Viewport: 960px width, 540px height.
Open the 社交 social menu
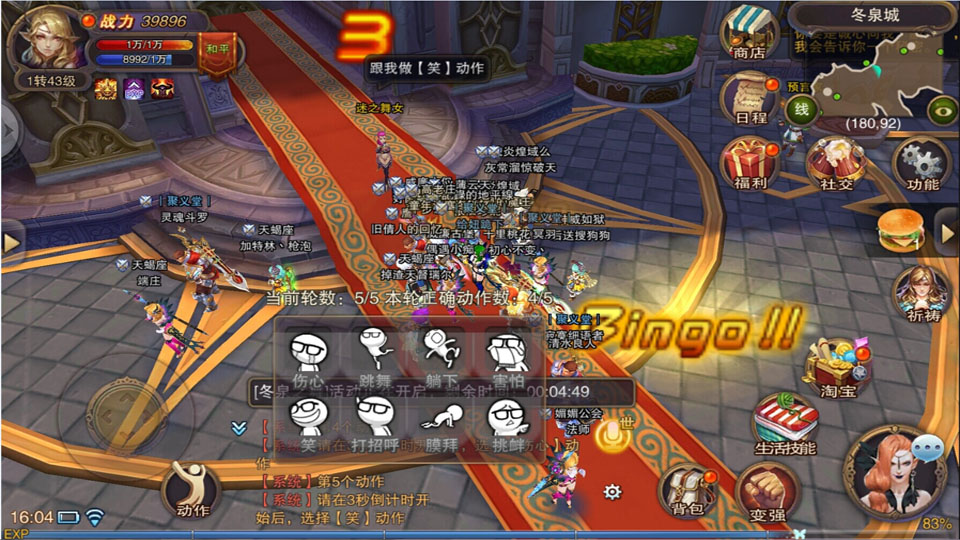tap(836, 164)
